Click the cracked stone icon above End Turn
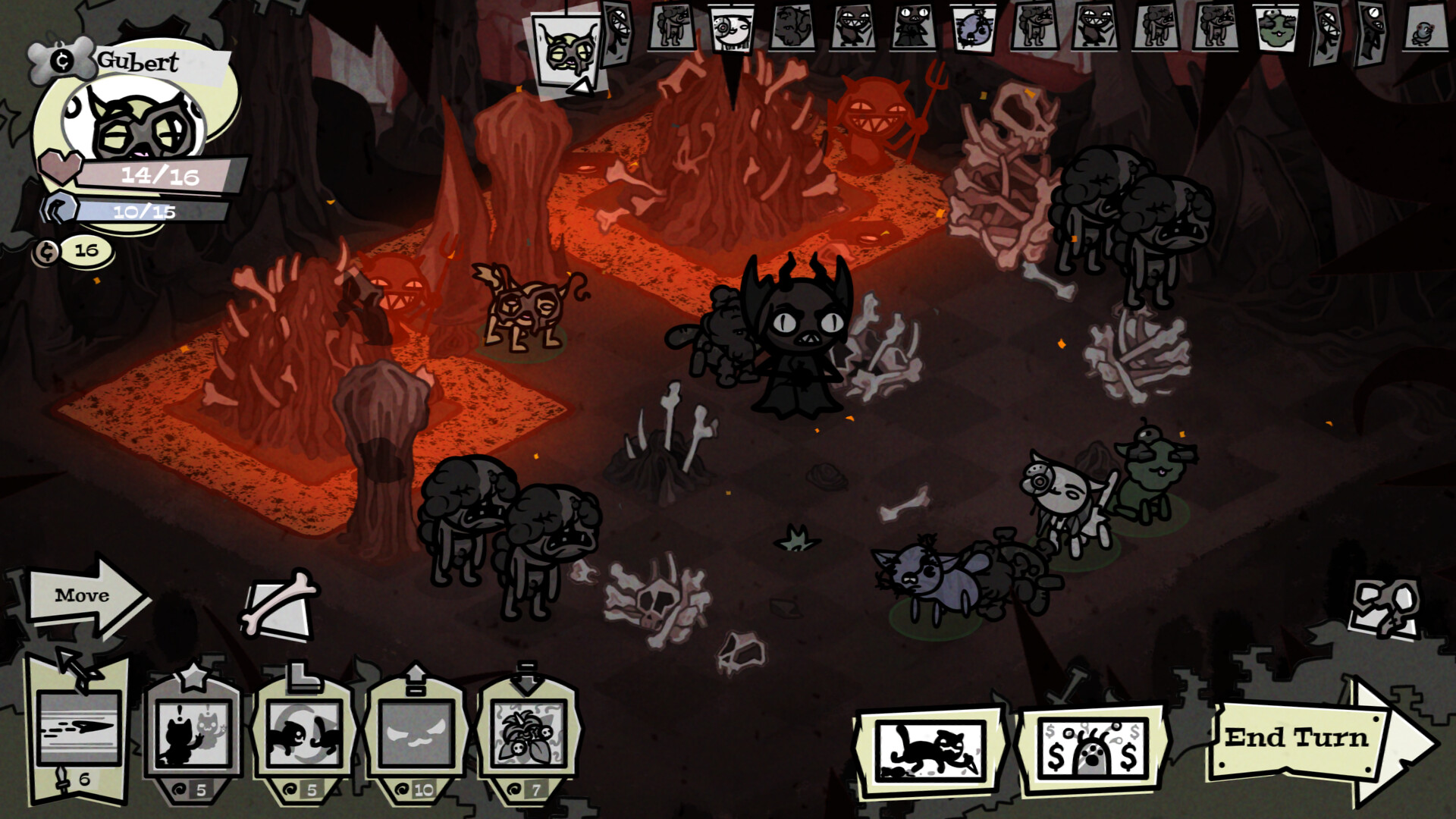 tap(1384, 607)
